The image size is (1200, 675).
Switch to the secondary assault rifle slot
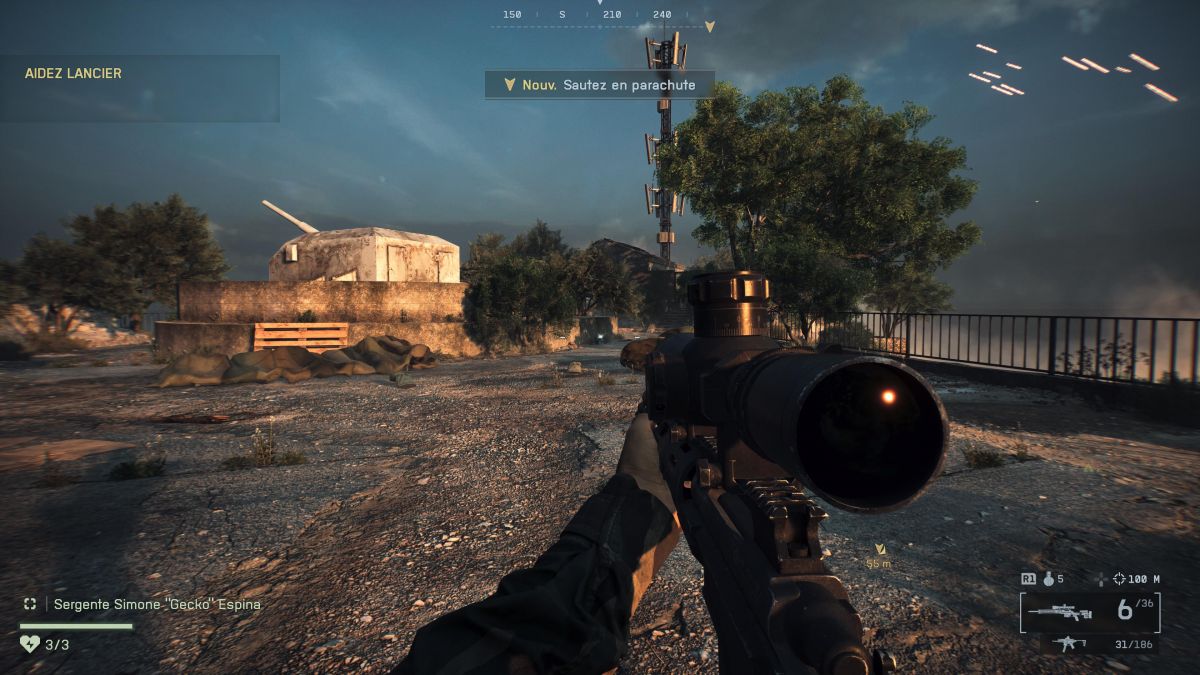1071,644
